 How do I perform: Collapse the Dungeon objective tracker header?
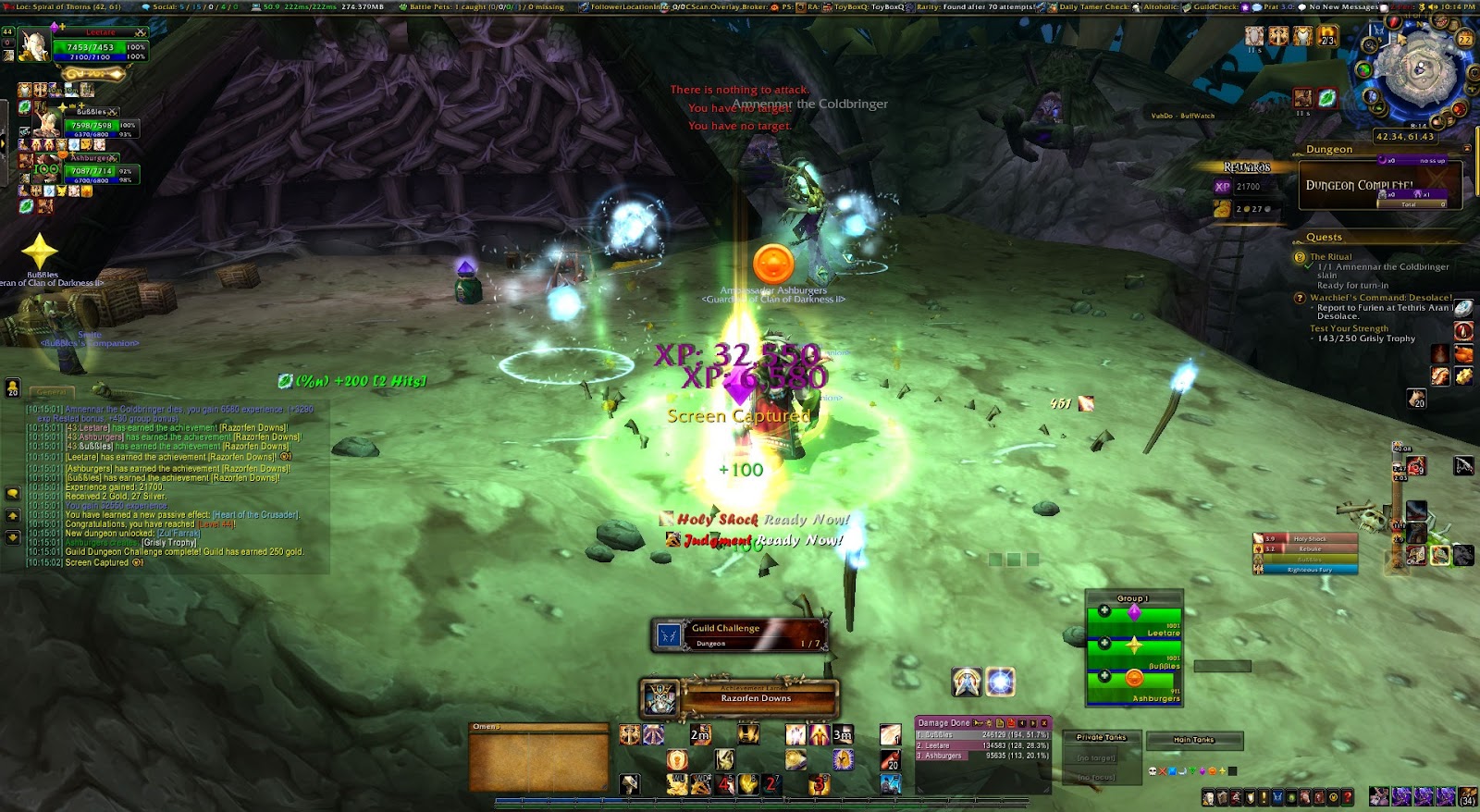1466,149
